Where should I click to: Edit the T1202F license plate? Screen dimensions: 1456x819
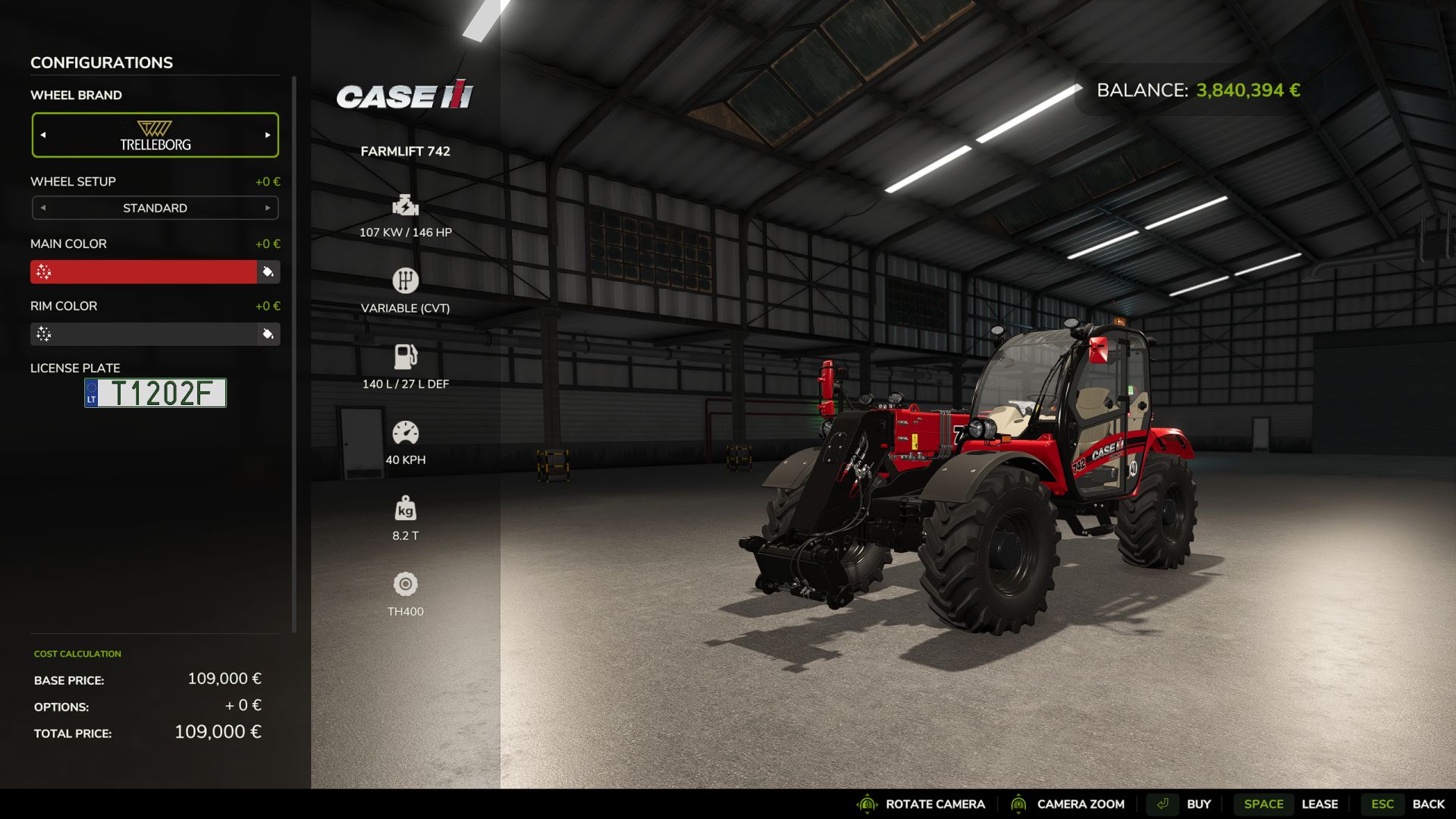(x=155, y=392)
